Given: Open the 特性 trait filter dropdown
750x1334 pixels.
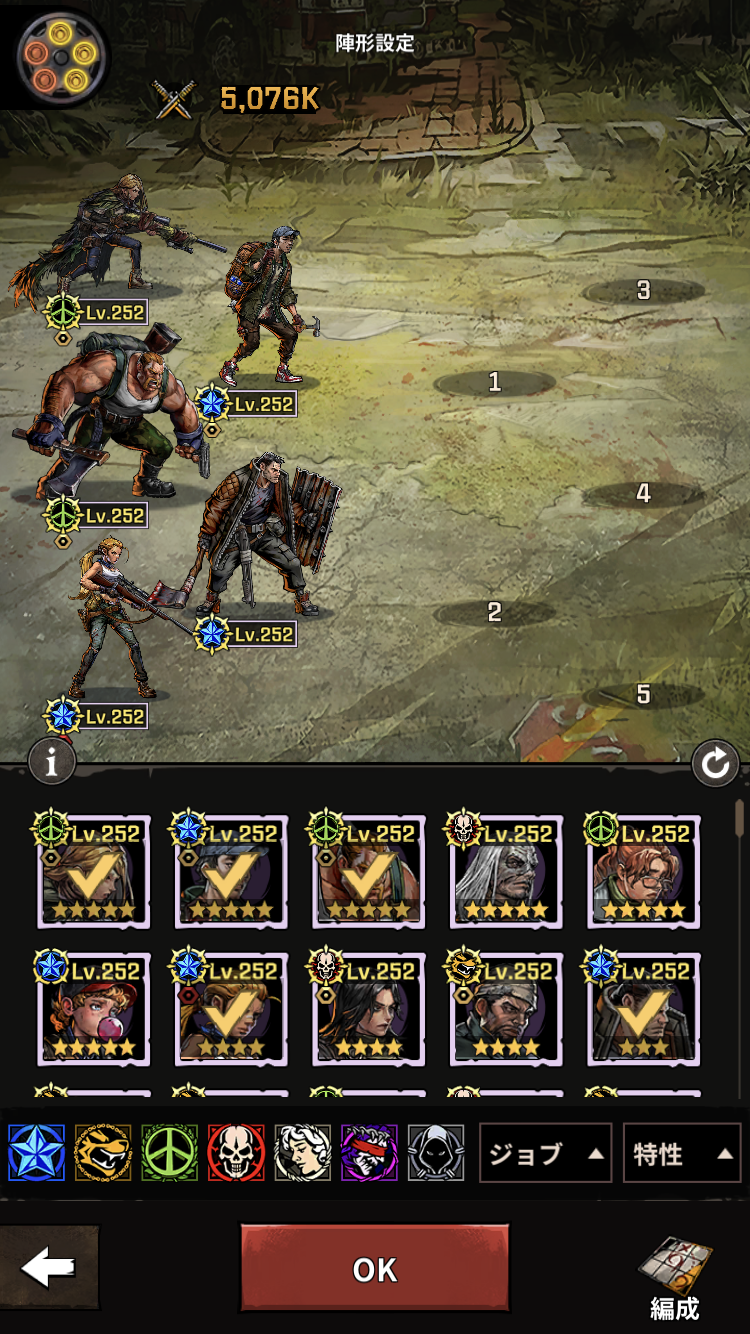Looking at the screenshot, I should pos(681,1154).
